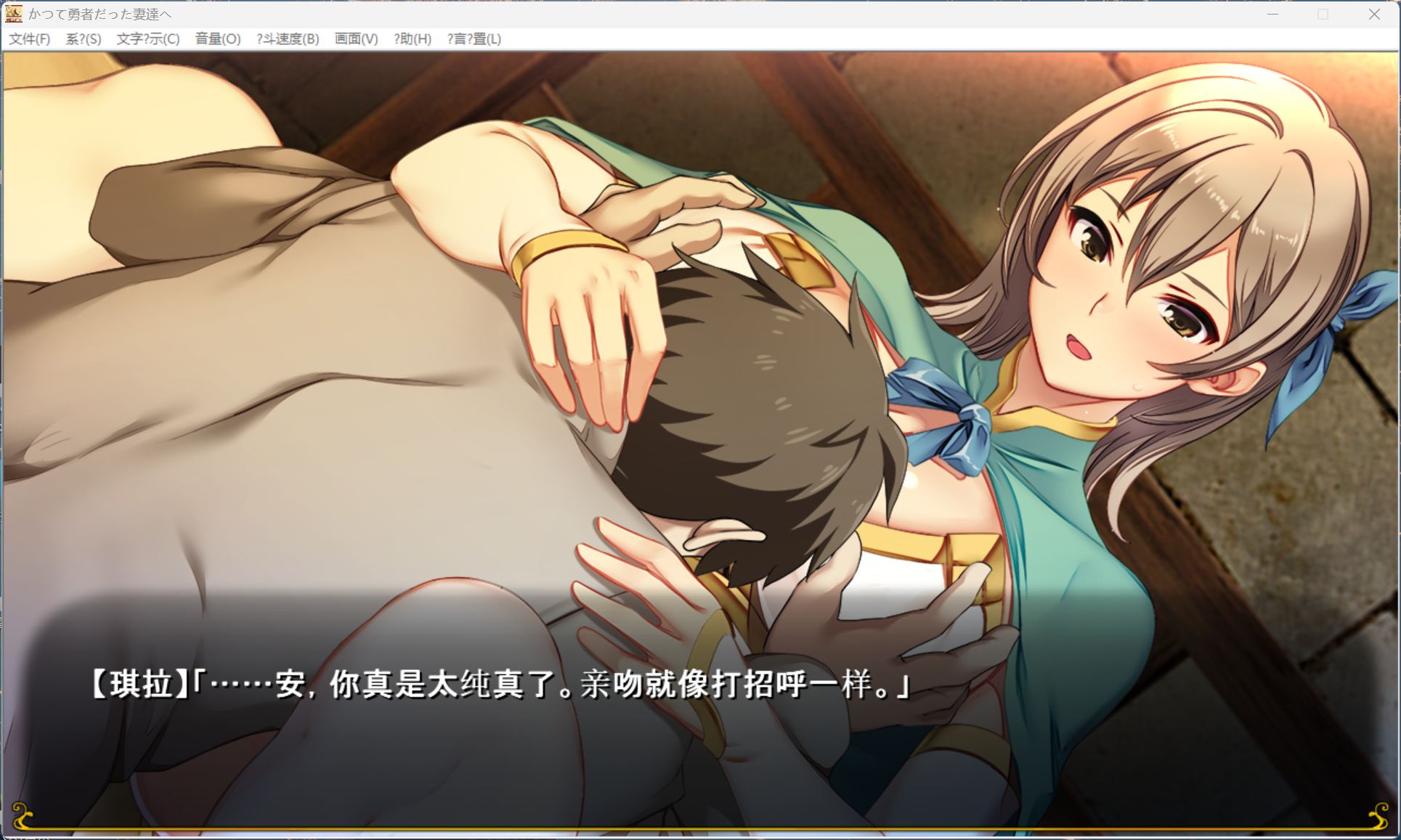Image resolution: width=1401 pixels, height=840 pixels.
Task: Open the 帮助(H) help menu
Action: click(x=413, y=38)
